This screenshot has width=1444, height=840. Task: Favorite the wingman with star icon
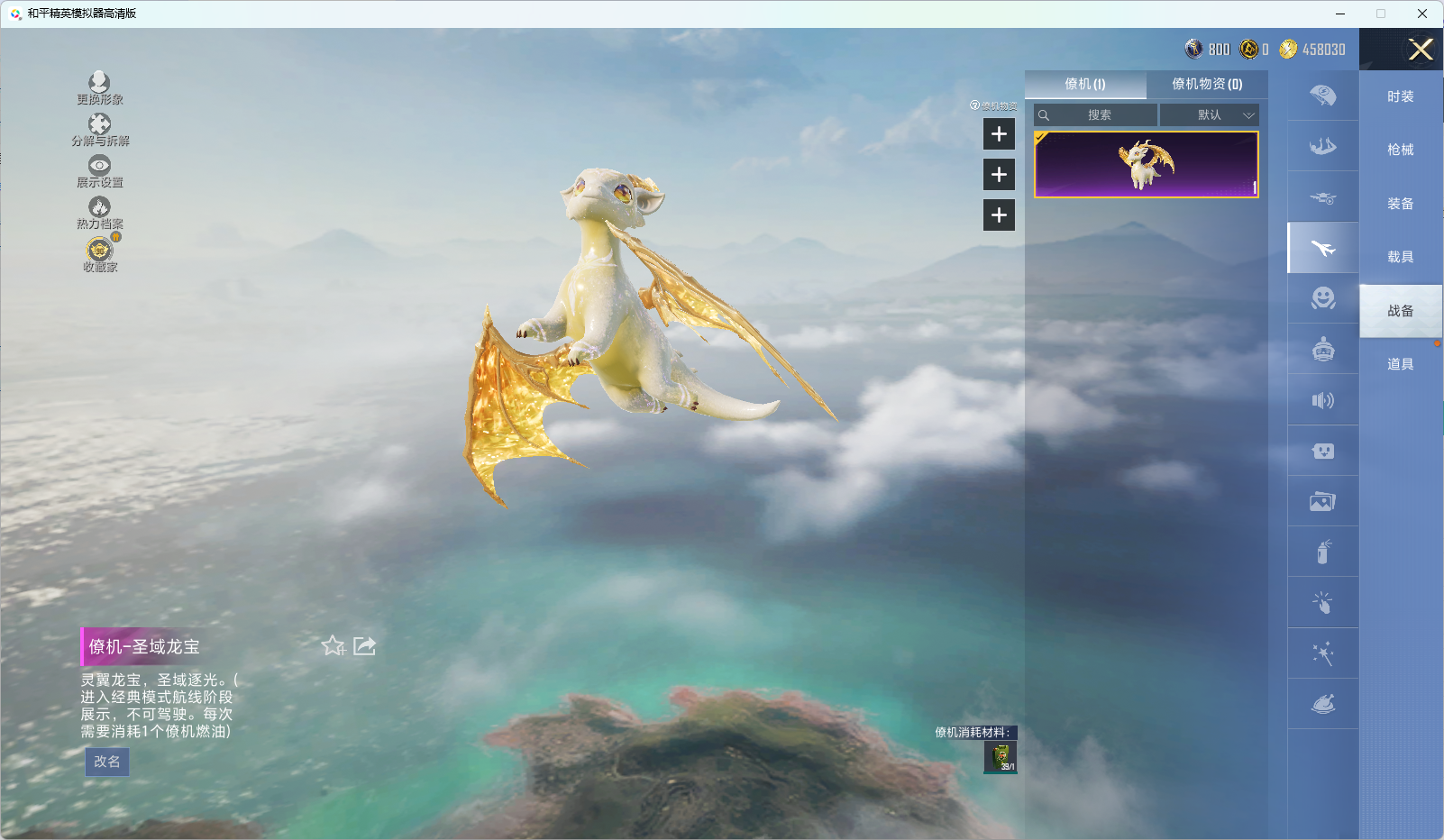333,645
